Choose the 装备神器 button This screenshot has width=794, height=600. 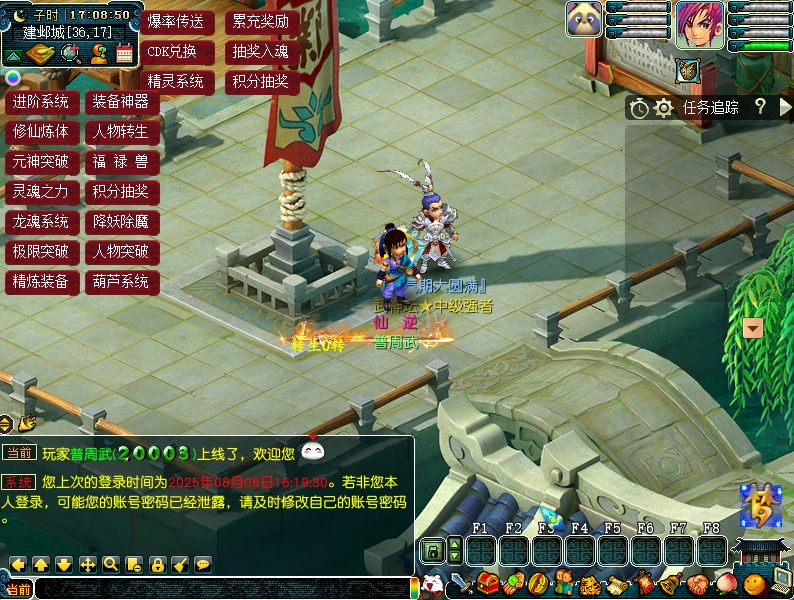(121, 101)
